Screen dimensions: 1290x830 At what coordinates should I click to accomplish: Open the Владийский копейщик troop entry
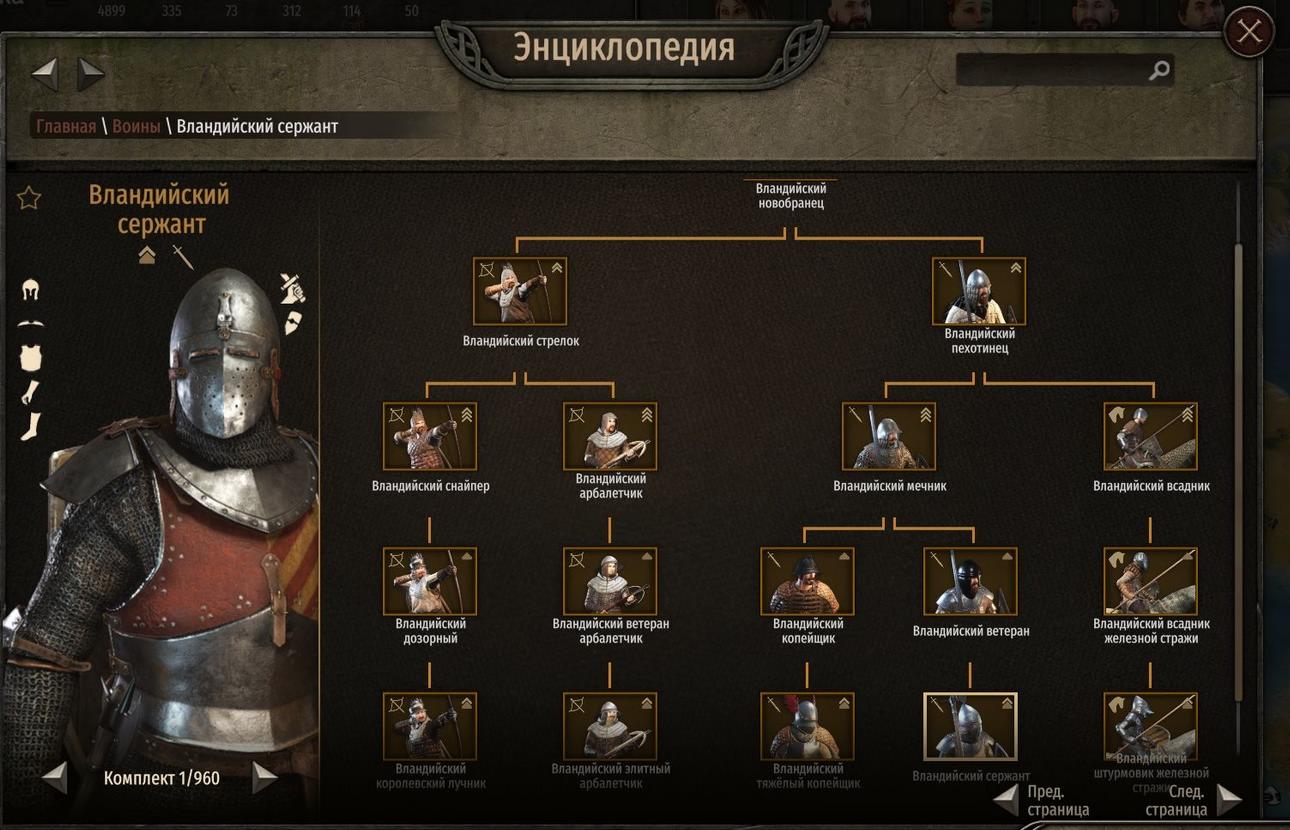pyautogui.click(x=807, y=581)
